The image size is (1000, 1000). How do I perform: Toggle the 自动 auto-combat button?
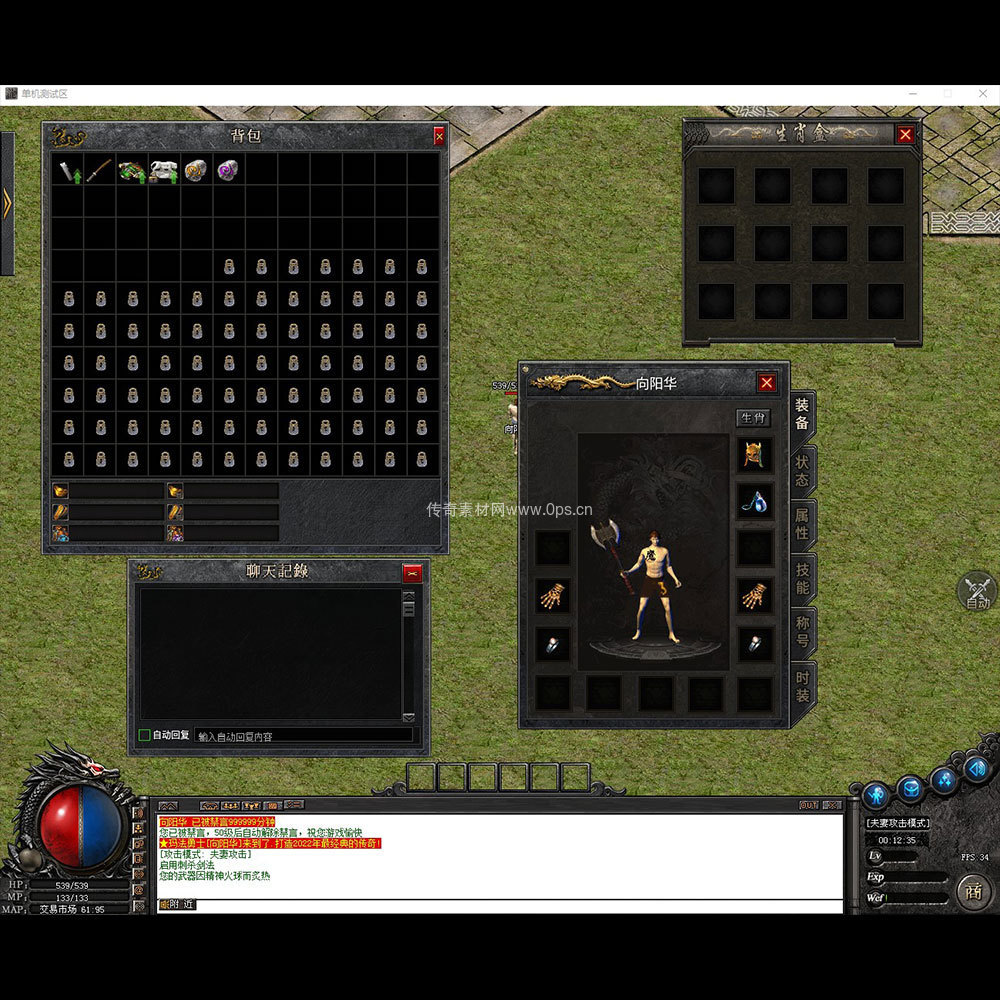click(x=977, y=592)
